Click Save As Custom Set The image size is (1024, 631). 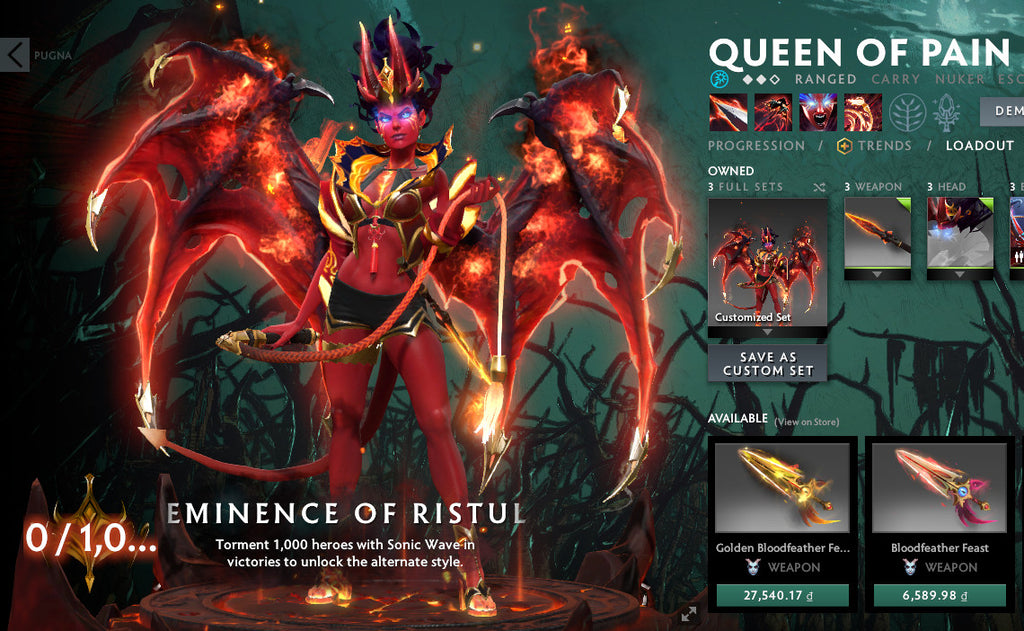pyautogui.click(x=767, y=364)
